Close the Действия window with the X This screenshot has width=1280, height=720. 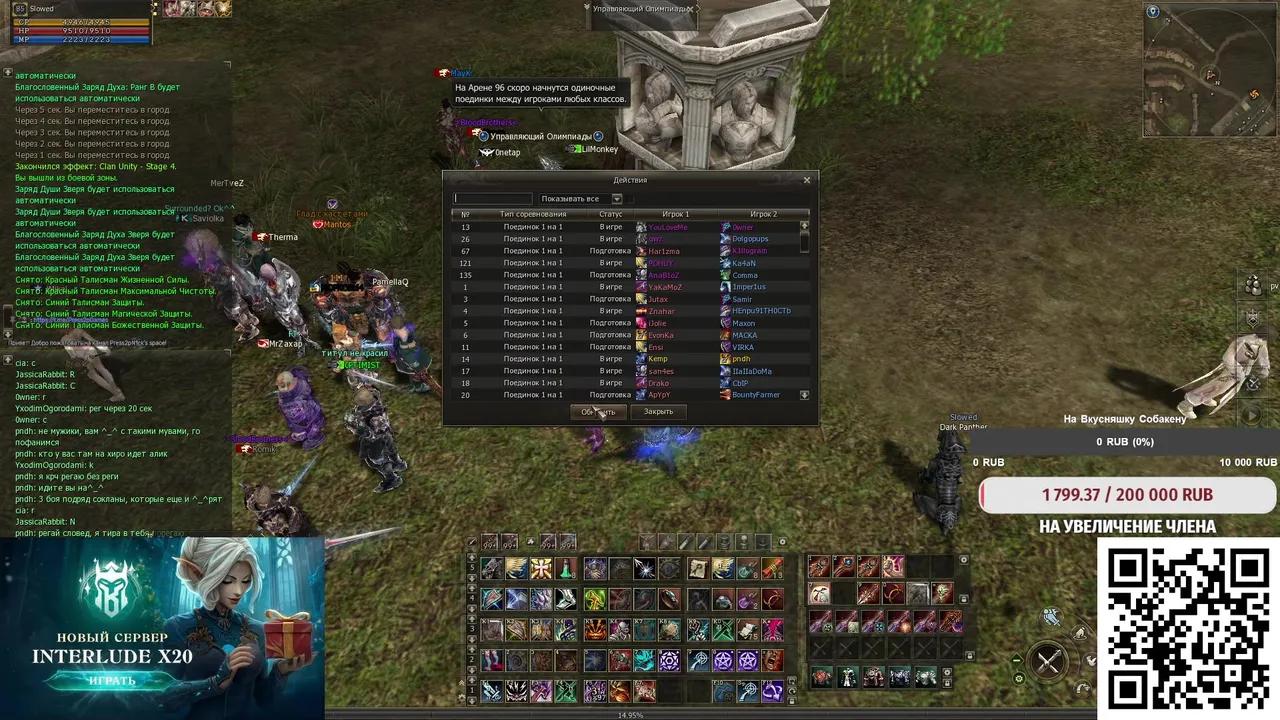(807, 180)
